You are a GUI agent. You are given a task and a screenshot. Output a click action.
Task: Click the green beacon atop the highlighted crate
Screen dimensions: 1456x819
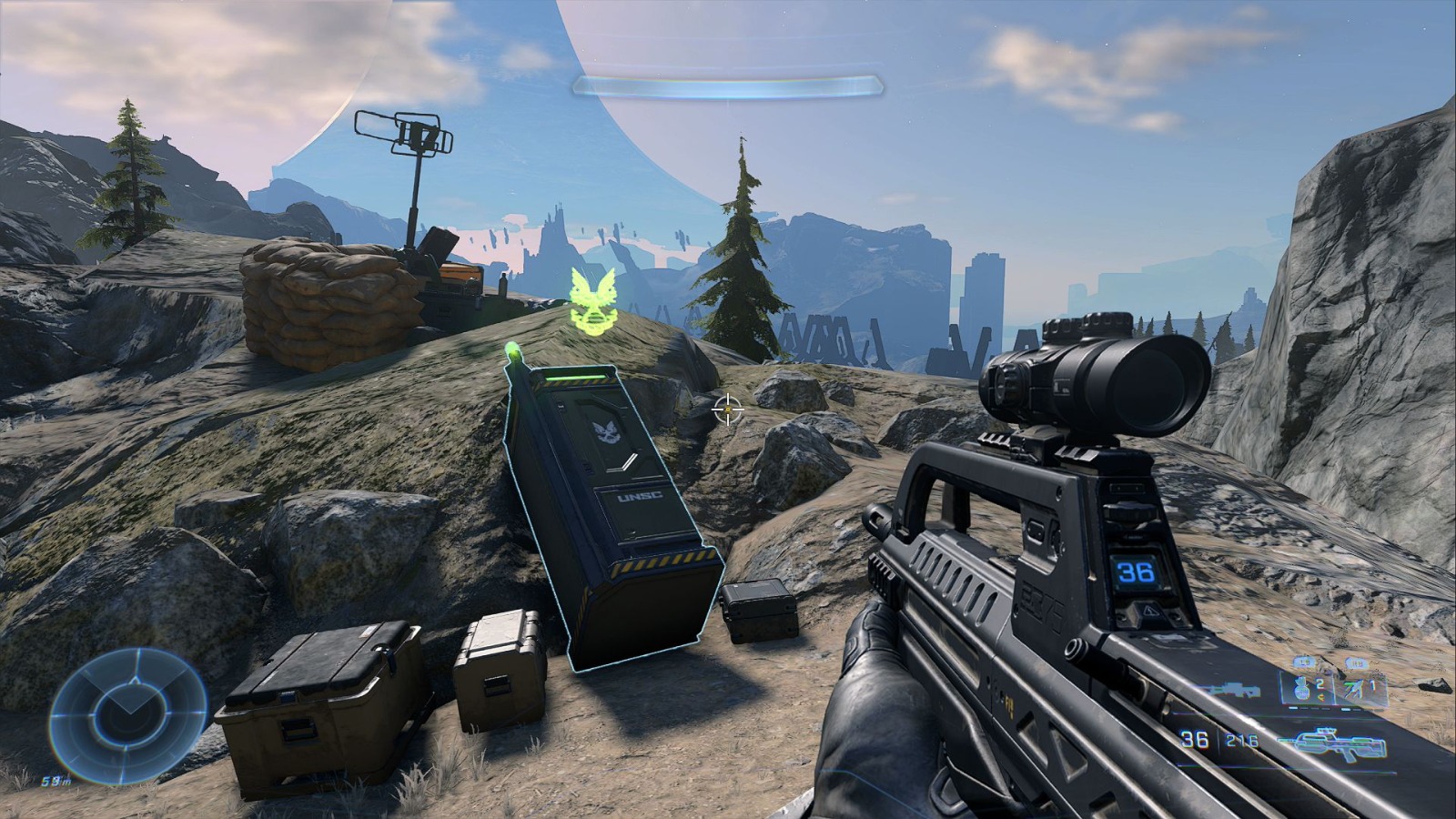pos(514,350)
